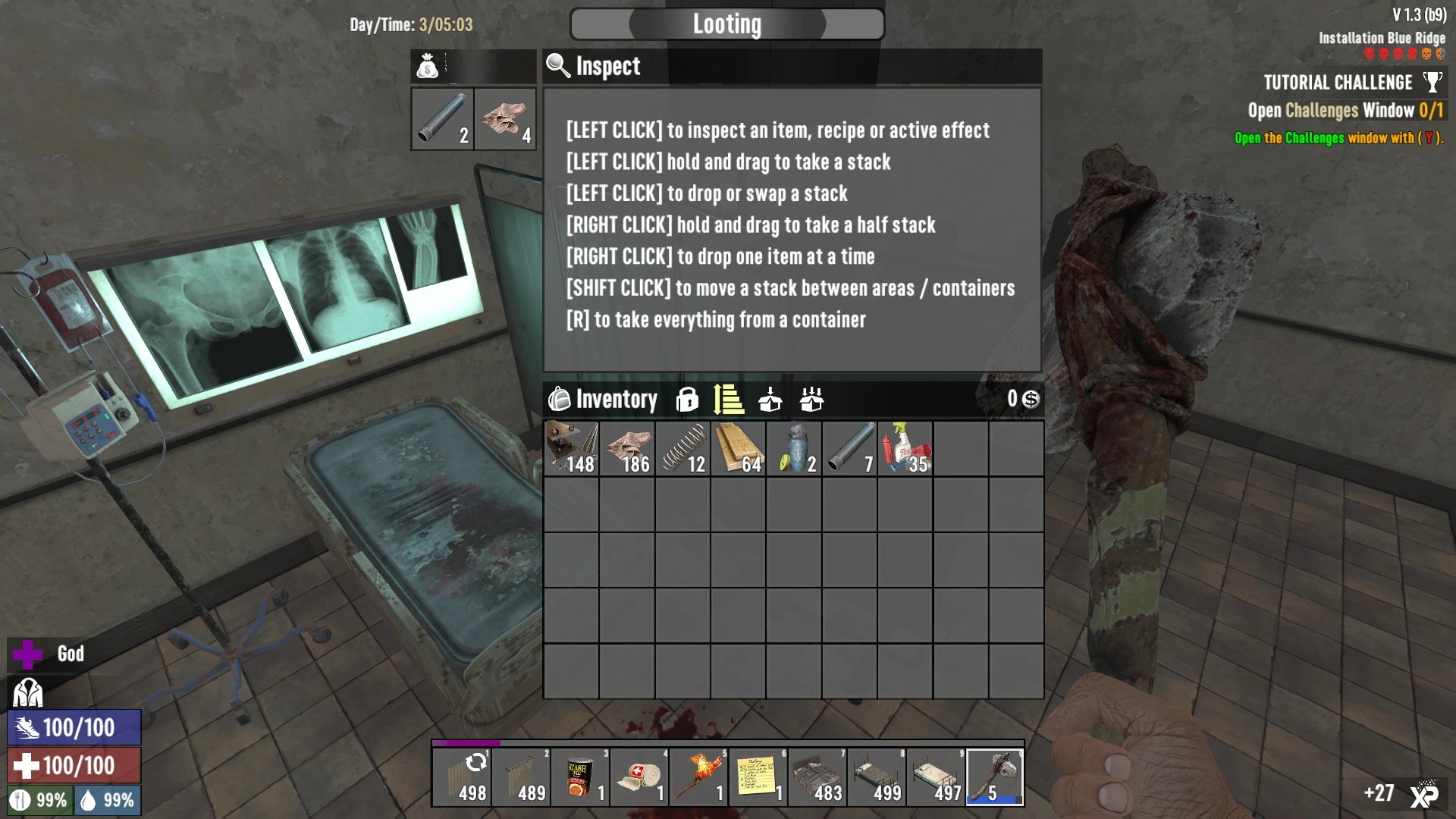Viewport: 1456px width, 819px height.
Task: Click the triple-arrow stash all button
Action: (x=811, y=399)
